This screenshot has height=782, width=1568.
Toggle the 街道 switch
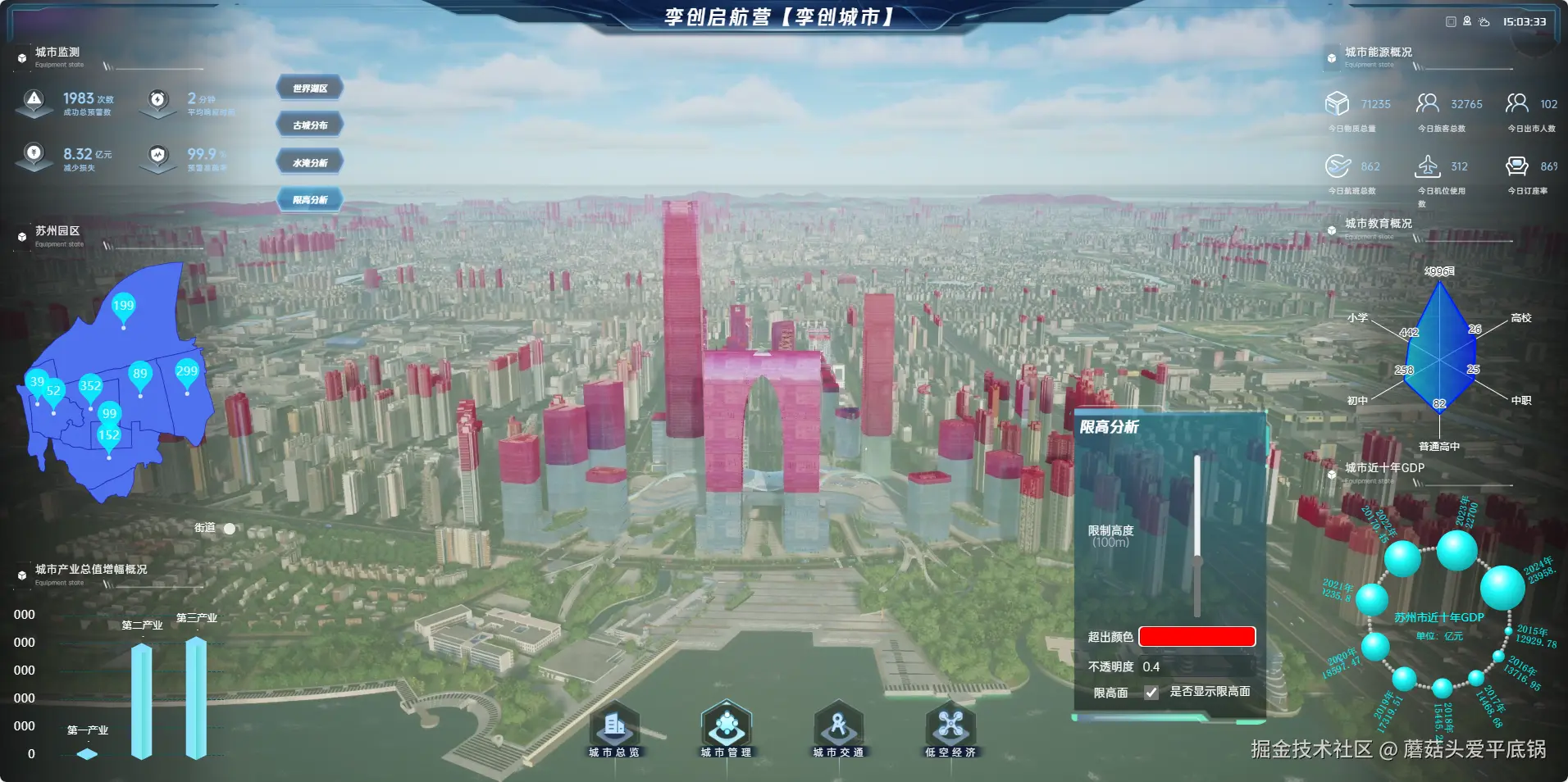tap(230, 529)
